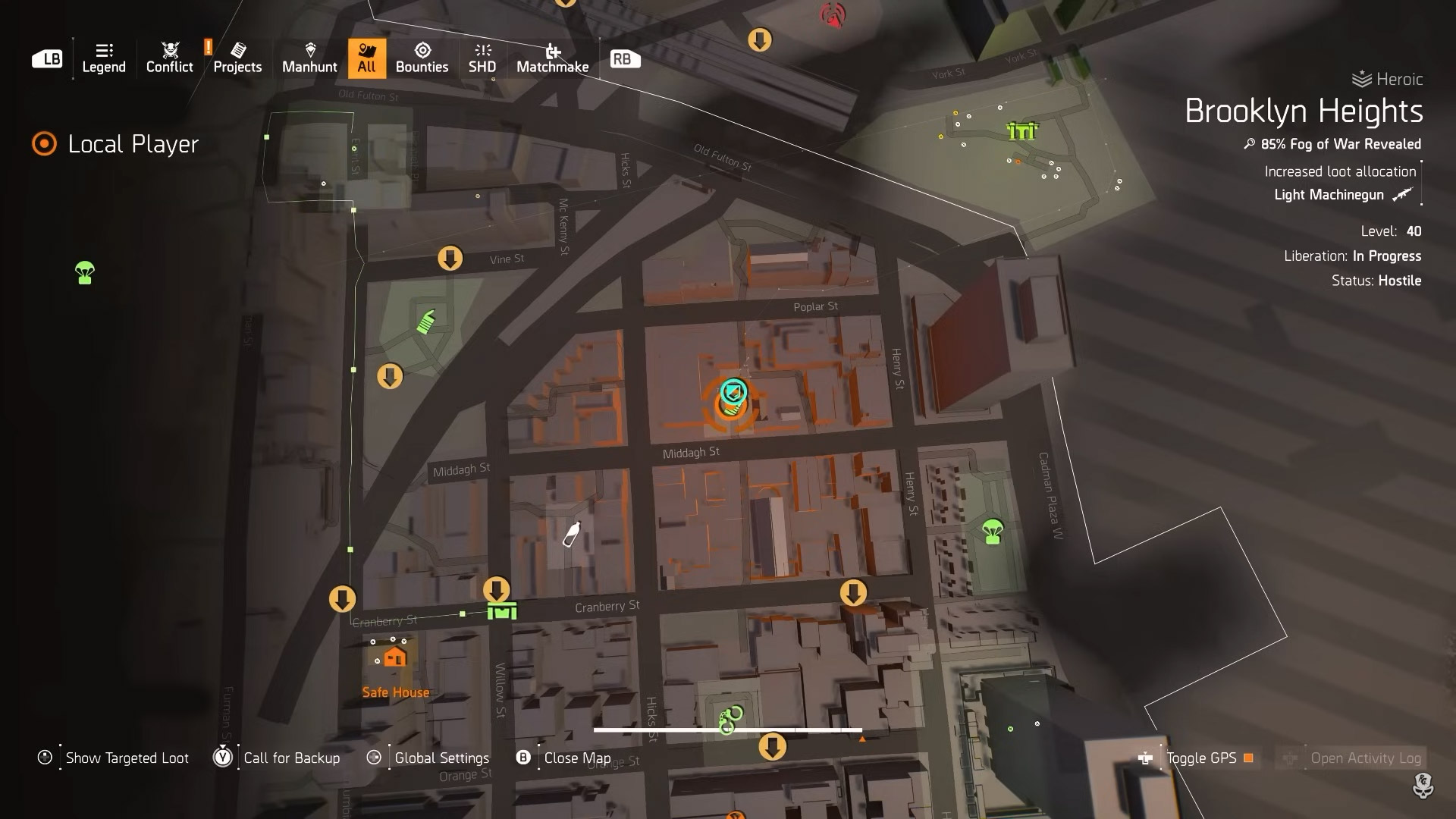Open the red hostile activity icon near York St
The image size is (1456, 819).
pyautogui.click(x=832, y=15)
